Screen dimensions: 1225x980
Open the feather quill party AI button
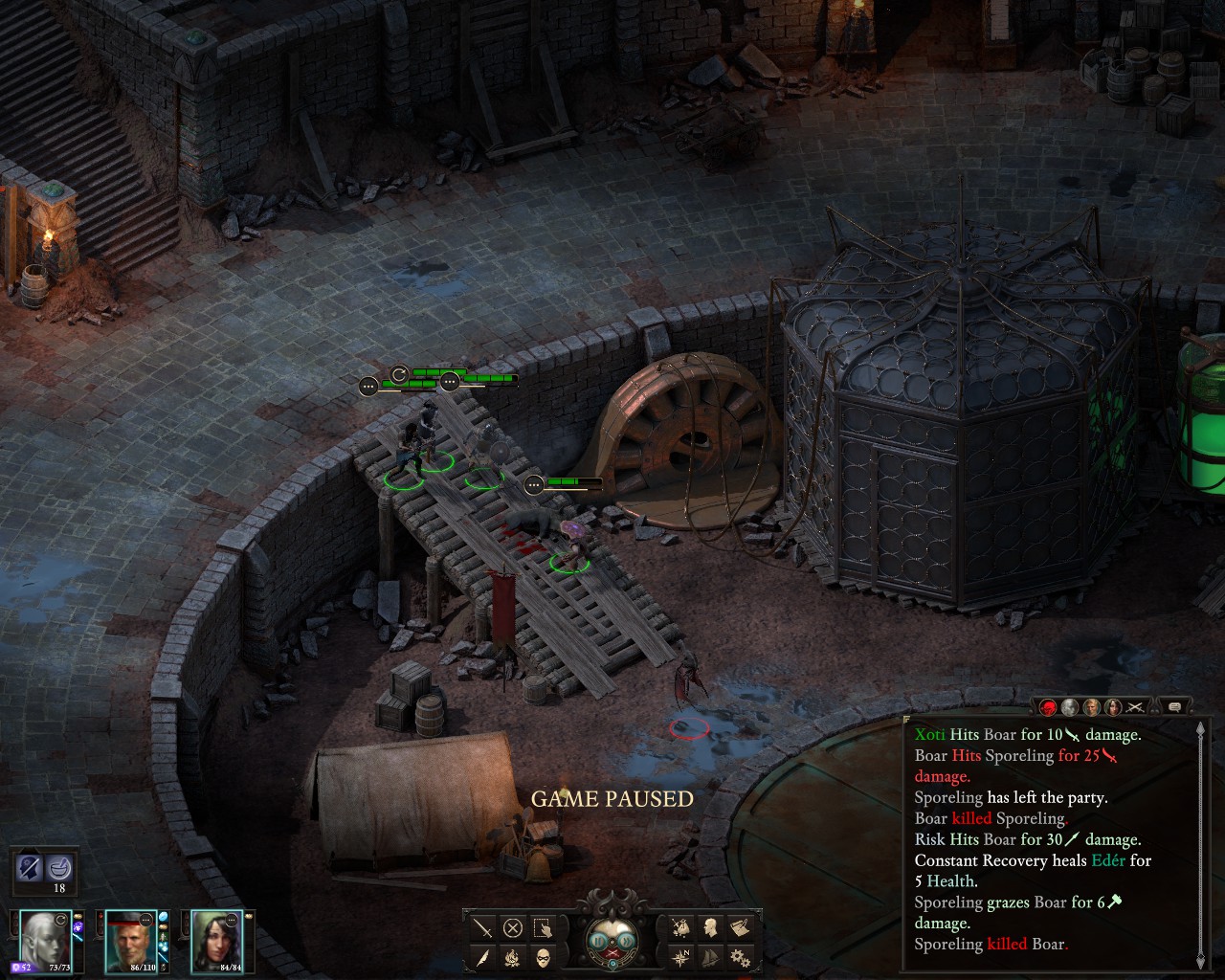click(x=483, y=957)
